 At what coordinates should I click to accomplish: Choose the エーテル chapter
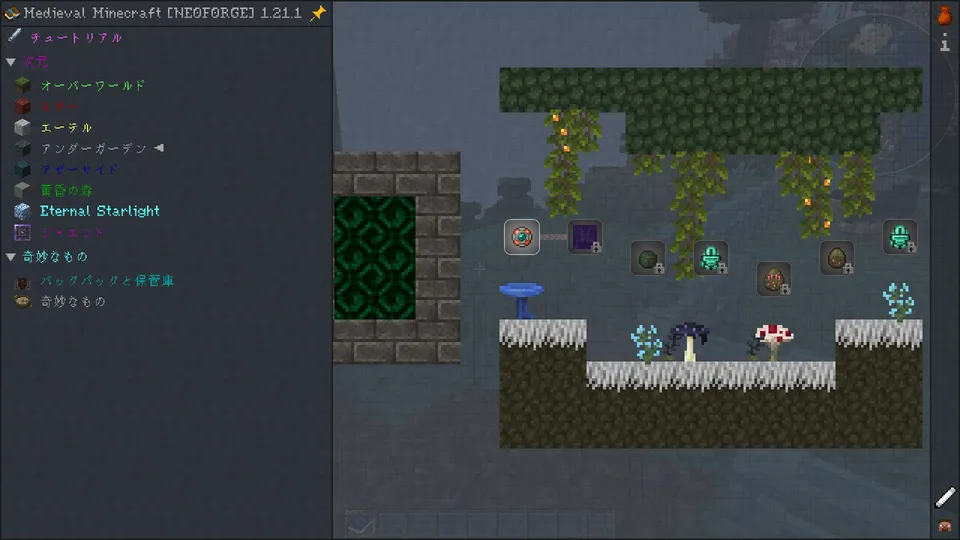(66, 128)
